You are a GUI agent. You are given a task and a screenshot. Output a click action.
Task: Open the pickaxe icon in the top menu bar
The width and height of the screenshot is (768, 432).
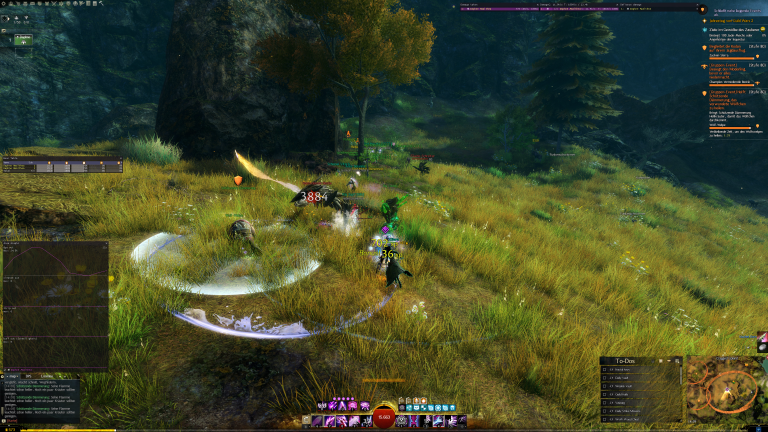(101, 4)
